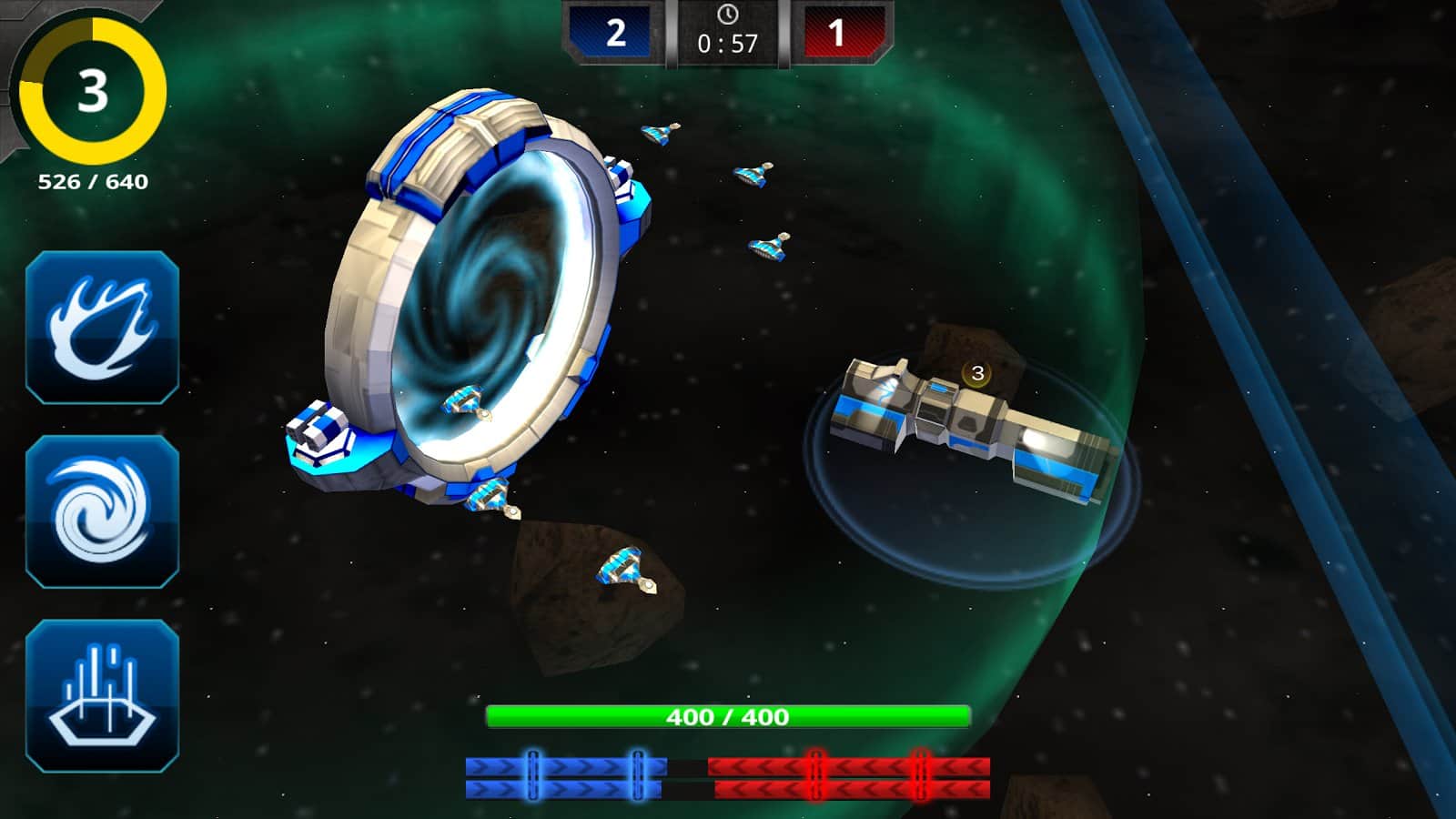Image resolution: width=1456 pixels, height=819 pixels.
Task: Activate the fireball meteor ability
Action: tap(102, 328)
